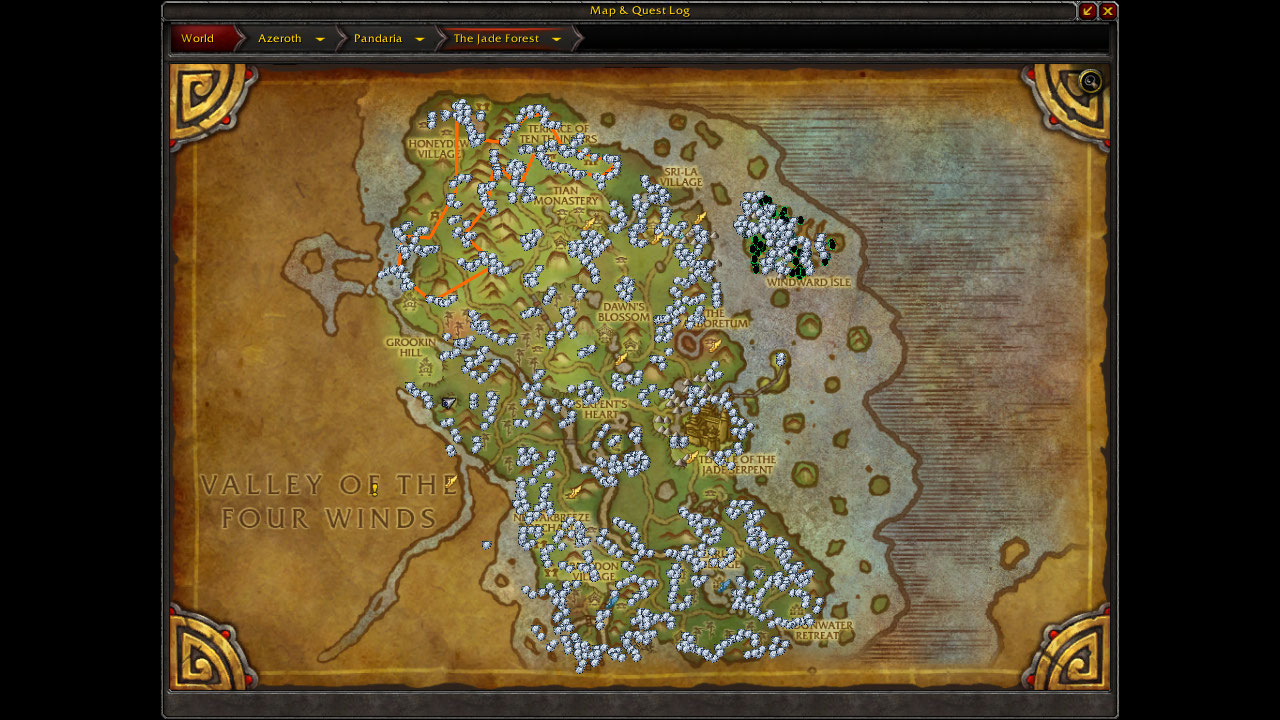Click the lightning marker near Serpent's Heart

(621, 360)
